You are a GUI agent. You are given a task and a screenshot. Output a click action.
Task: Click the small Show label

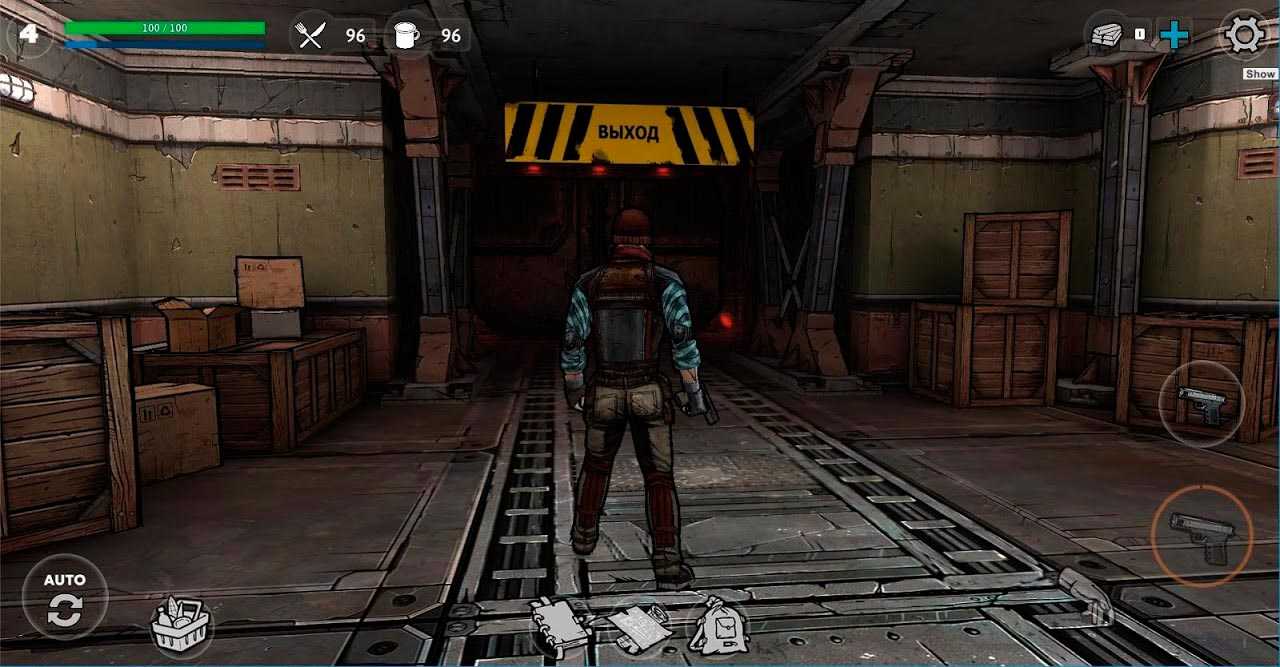point(1260,74)
